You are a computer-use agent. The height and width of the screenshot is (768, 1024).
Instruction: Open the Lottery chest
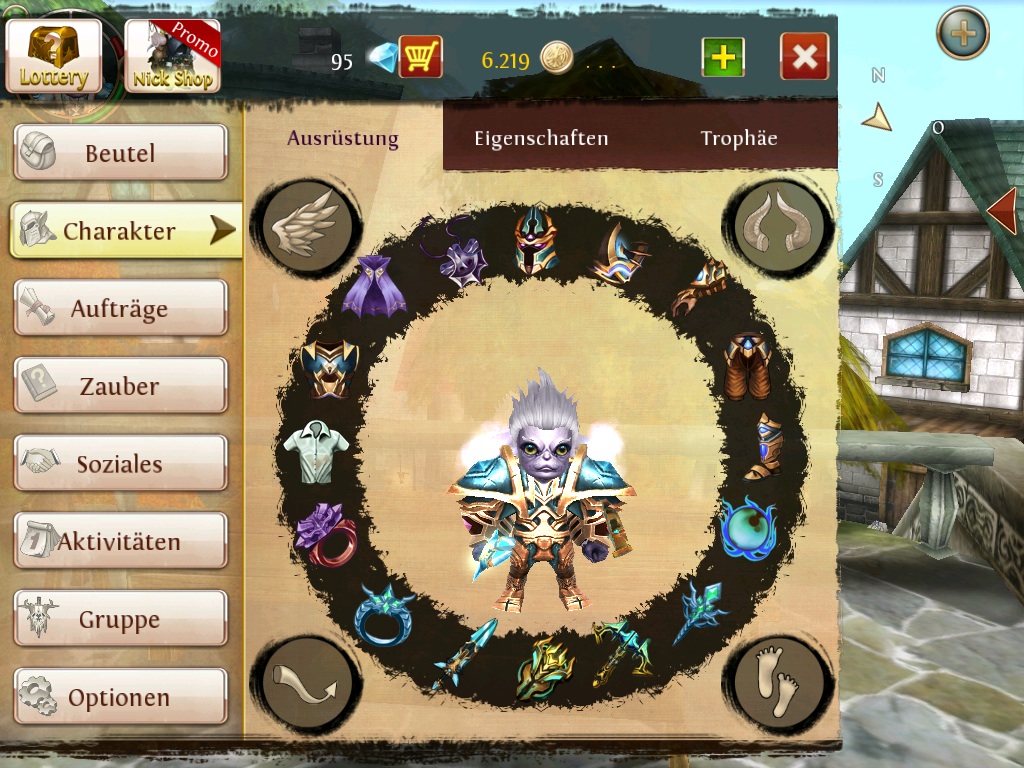click(54, 56)
